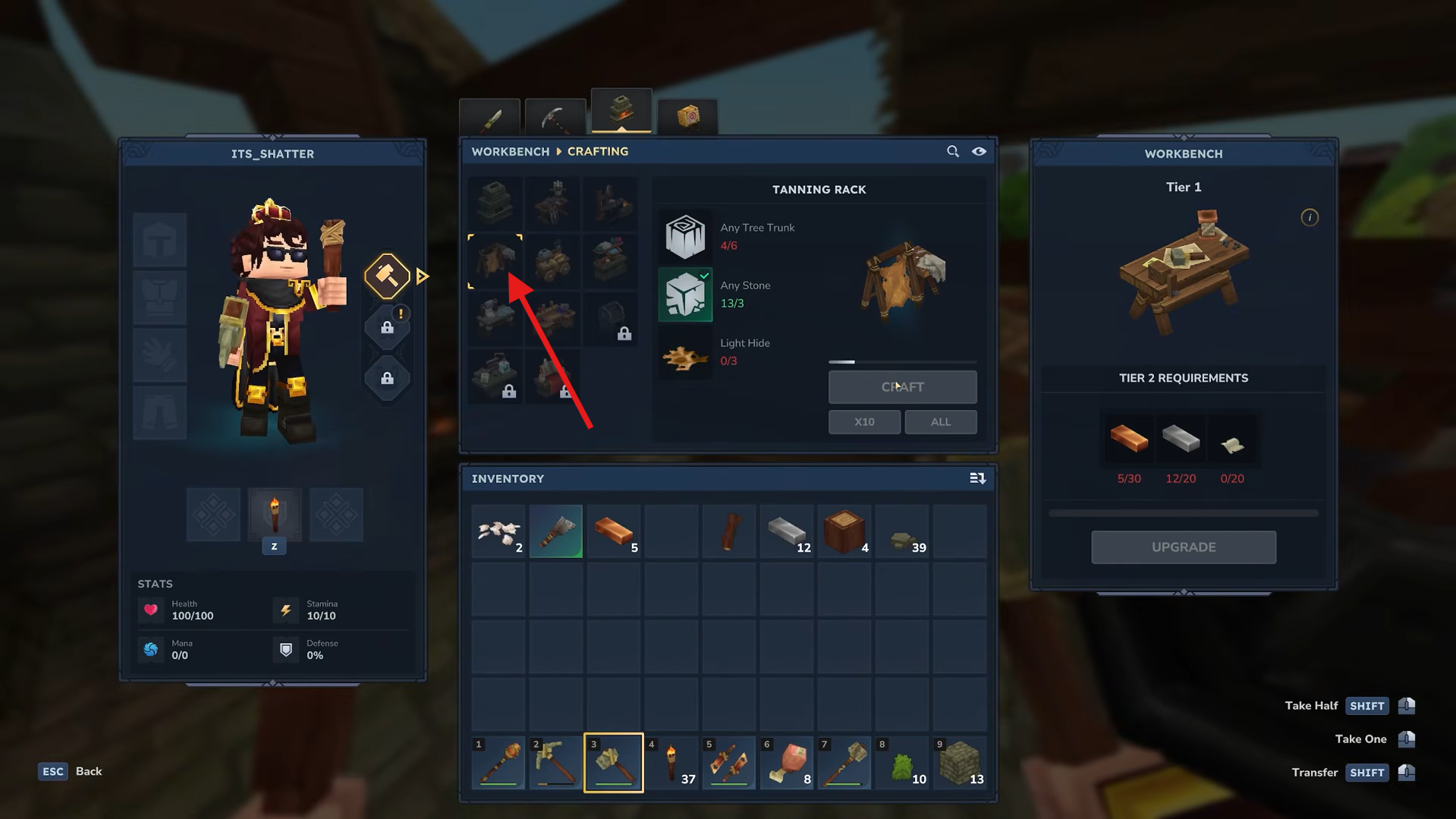Open the furnace recipe in the crafting grid

(x=495, y=203)
